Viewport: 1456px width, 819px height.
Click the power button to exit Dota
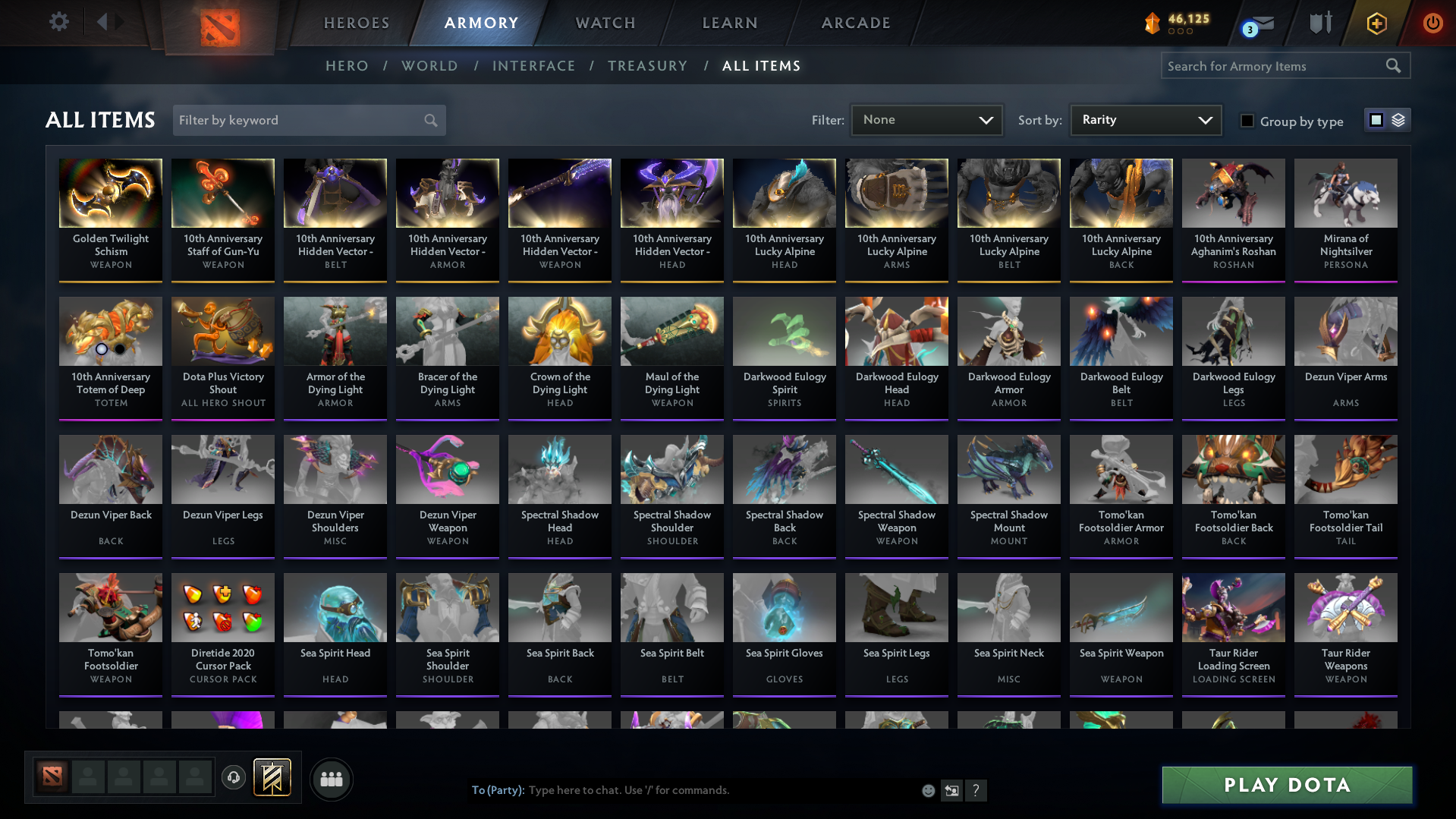(1432, 23)
